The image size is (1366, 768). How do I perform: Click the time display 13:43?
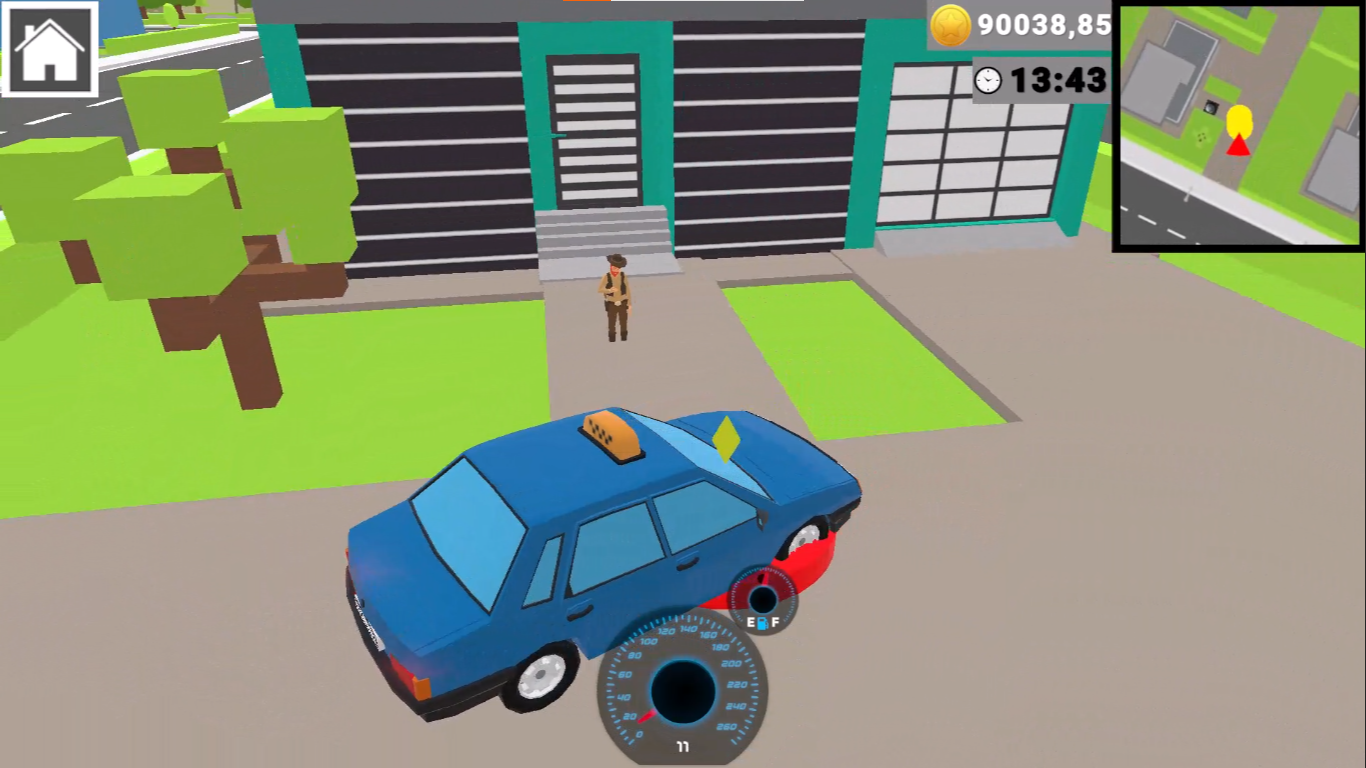tap(1062, 81)
